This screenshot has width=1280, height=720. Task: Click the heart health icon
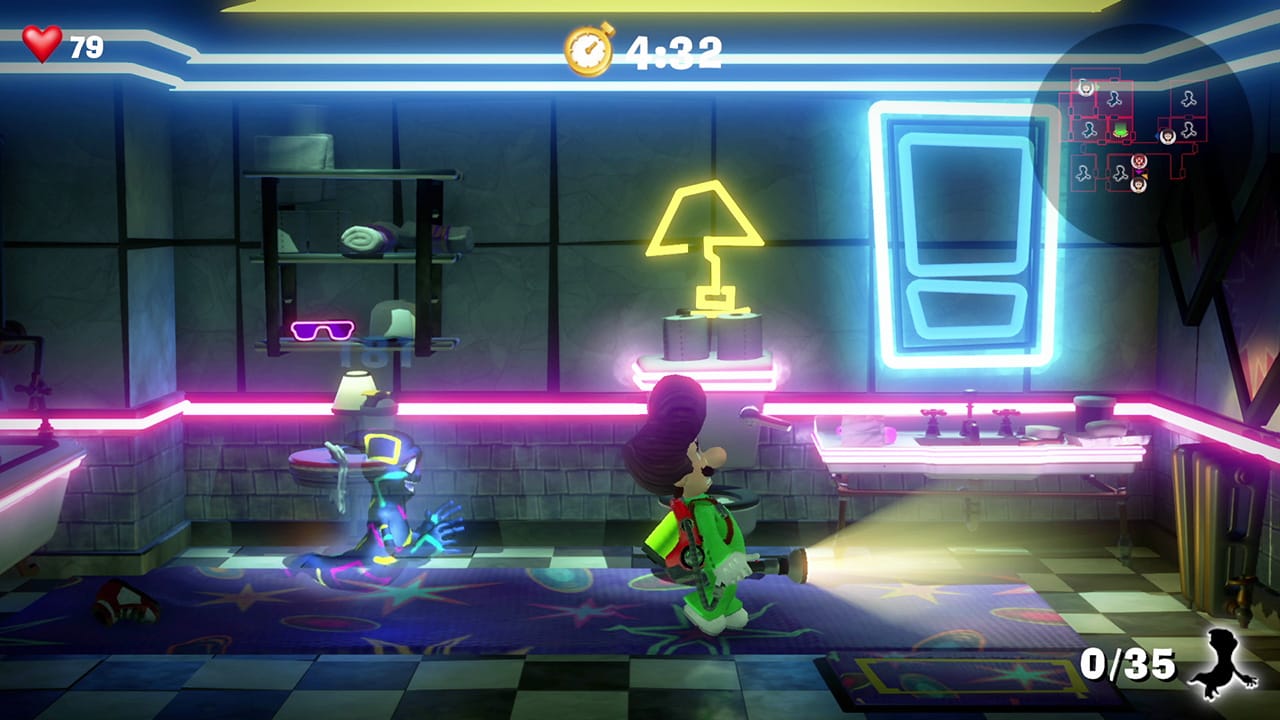point(42,43)
